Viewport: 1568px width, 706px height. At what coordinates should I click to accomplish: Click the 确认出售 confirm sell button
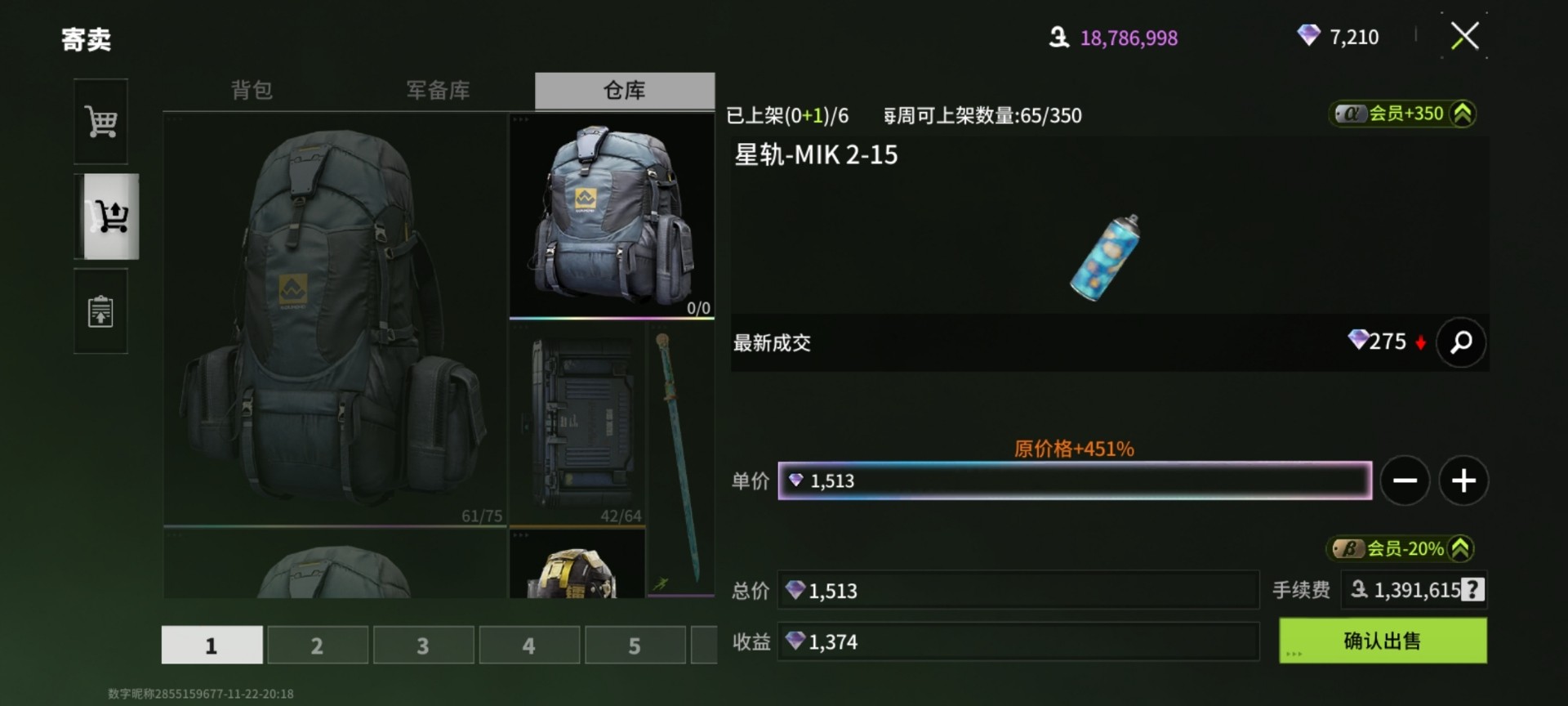coord(1383,641)
